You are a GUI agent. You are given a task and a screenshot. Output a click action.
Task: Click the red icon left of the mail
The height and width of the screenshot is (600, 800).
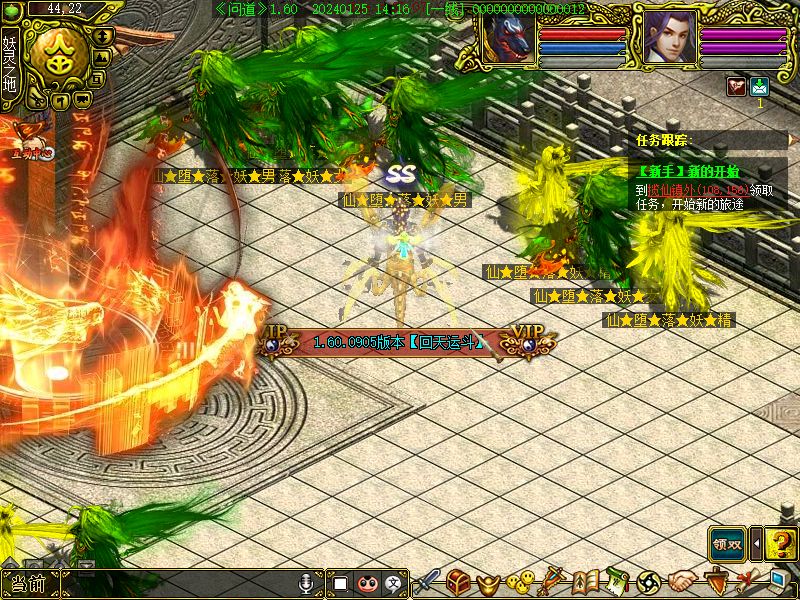point(736,86)
